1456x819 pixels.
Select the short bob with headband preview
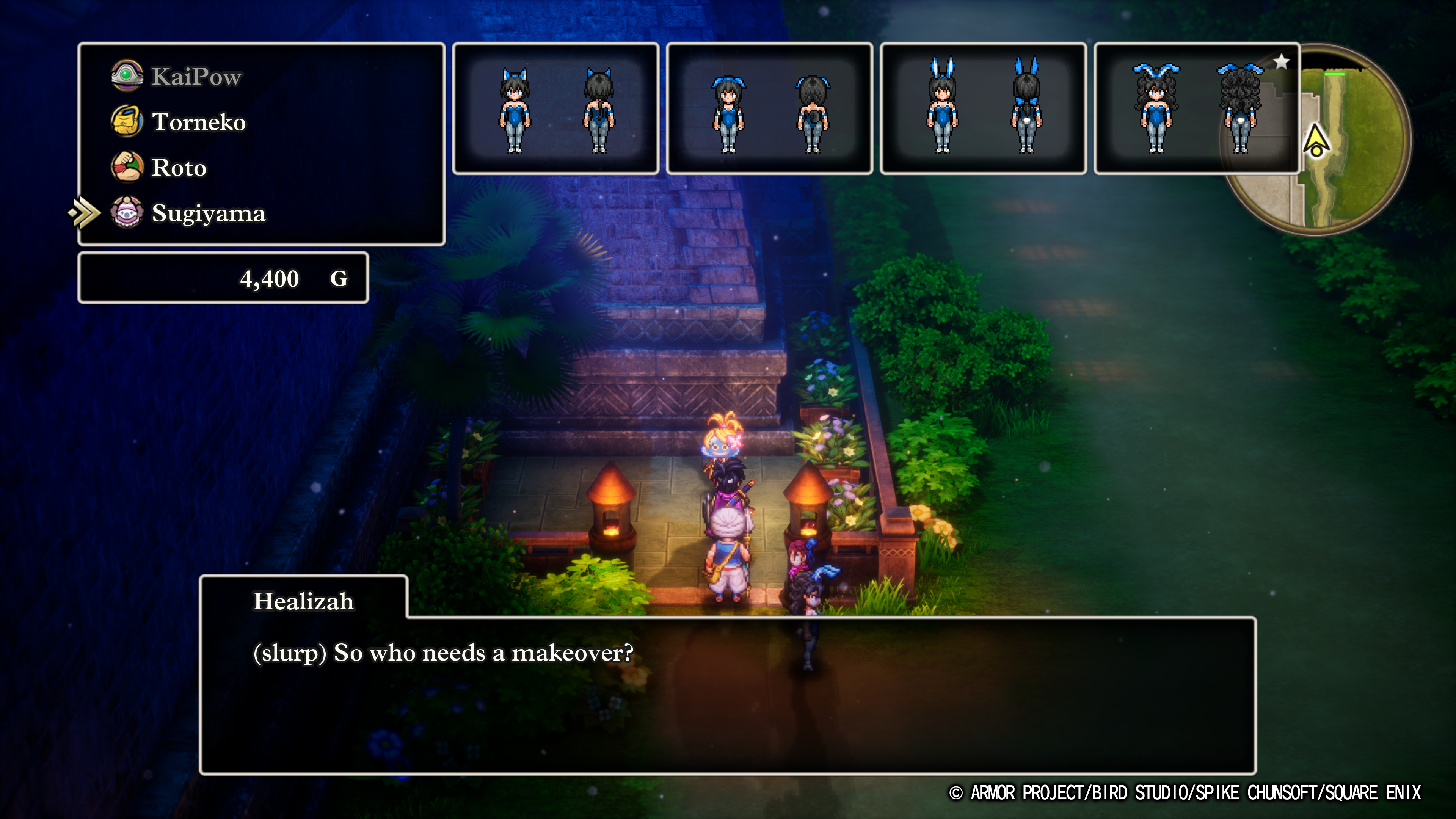point(769,108)
